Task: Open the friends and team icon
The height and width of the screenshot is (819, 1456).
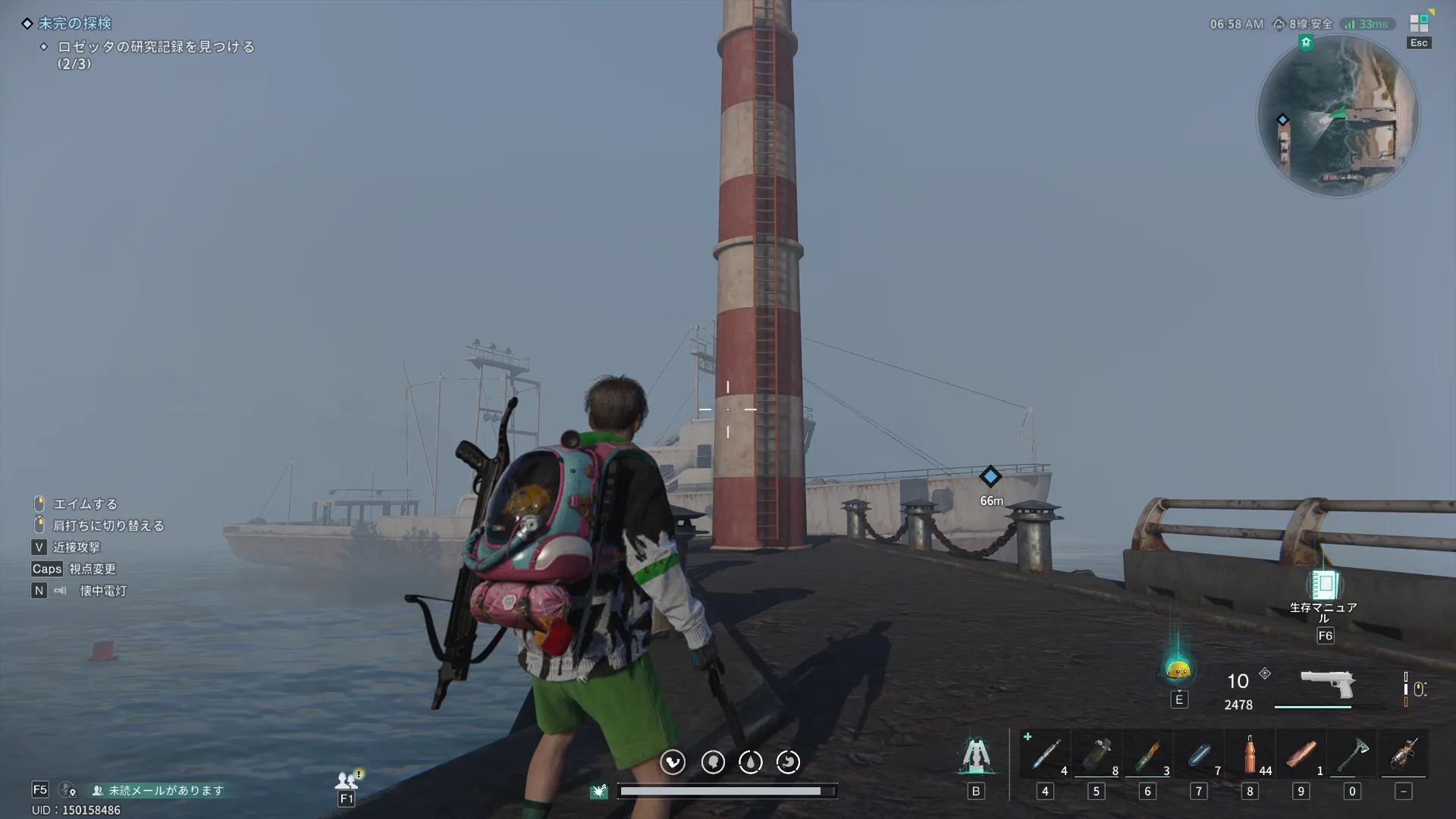Action: (x=347, y=780)
